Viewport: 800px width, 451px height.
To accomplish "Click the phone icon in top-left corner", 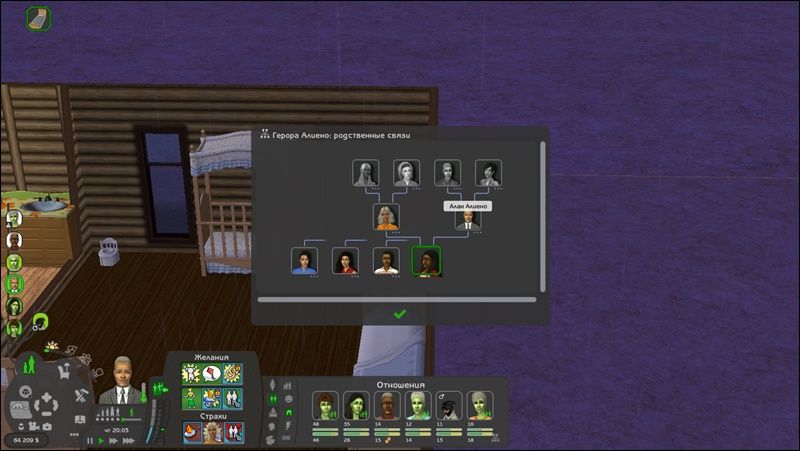I will click(x=40, y=17).
